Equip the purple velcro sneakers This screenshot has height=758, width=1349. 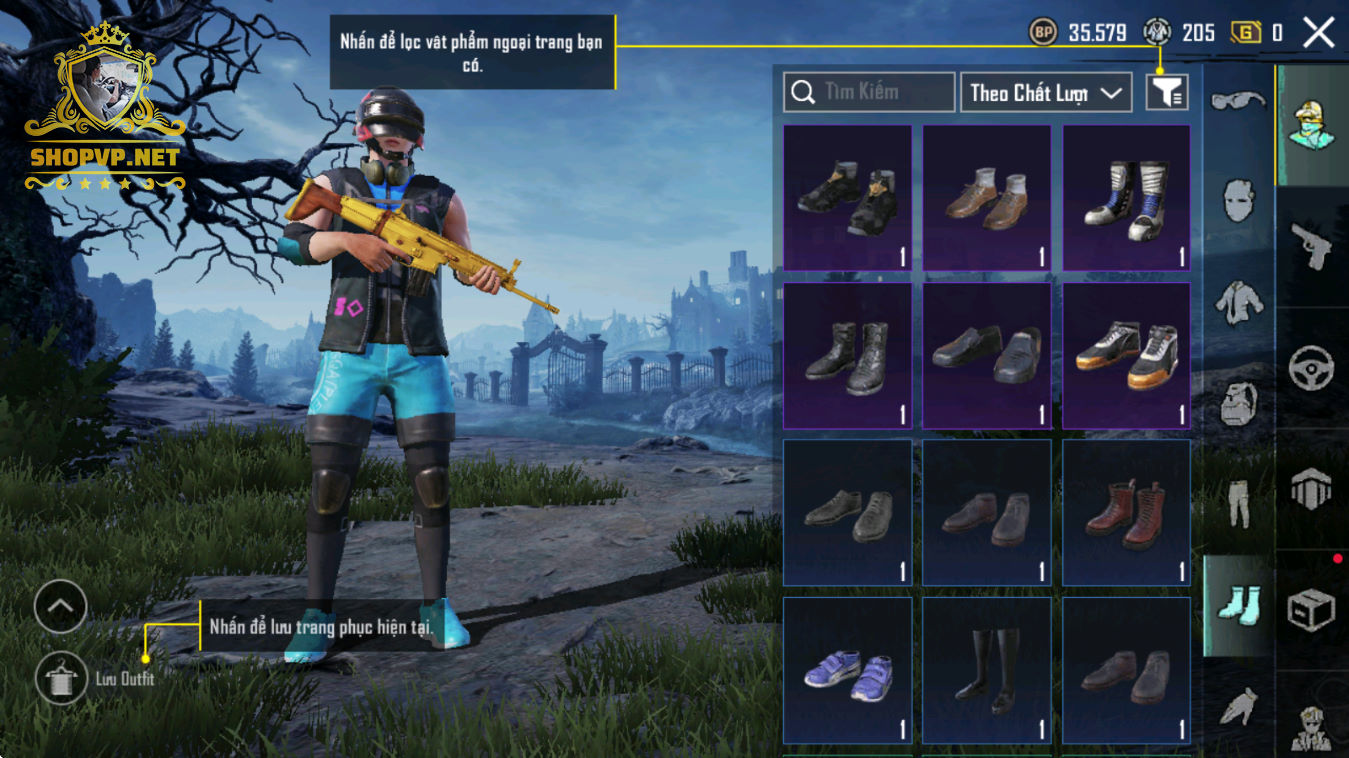pos(847,669)
